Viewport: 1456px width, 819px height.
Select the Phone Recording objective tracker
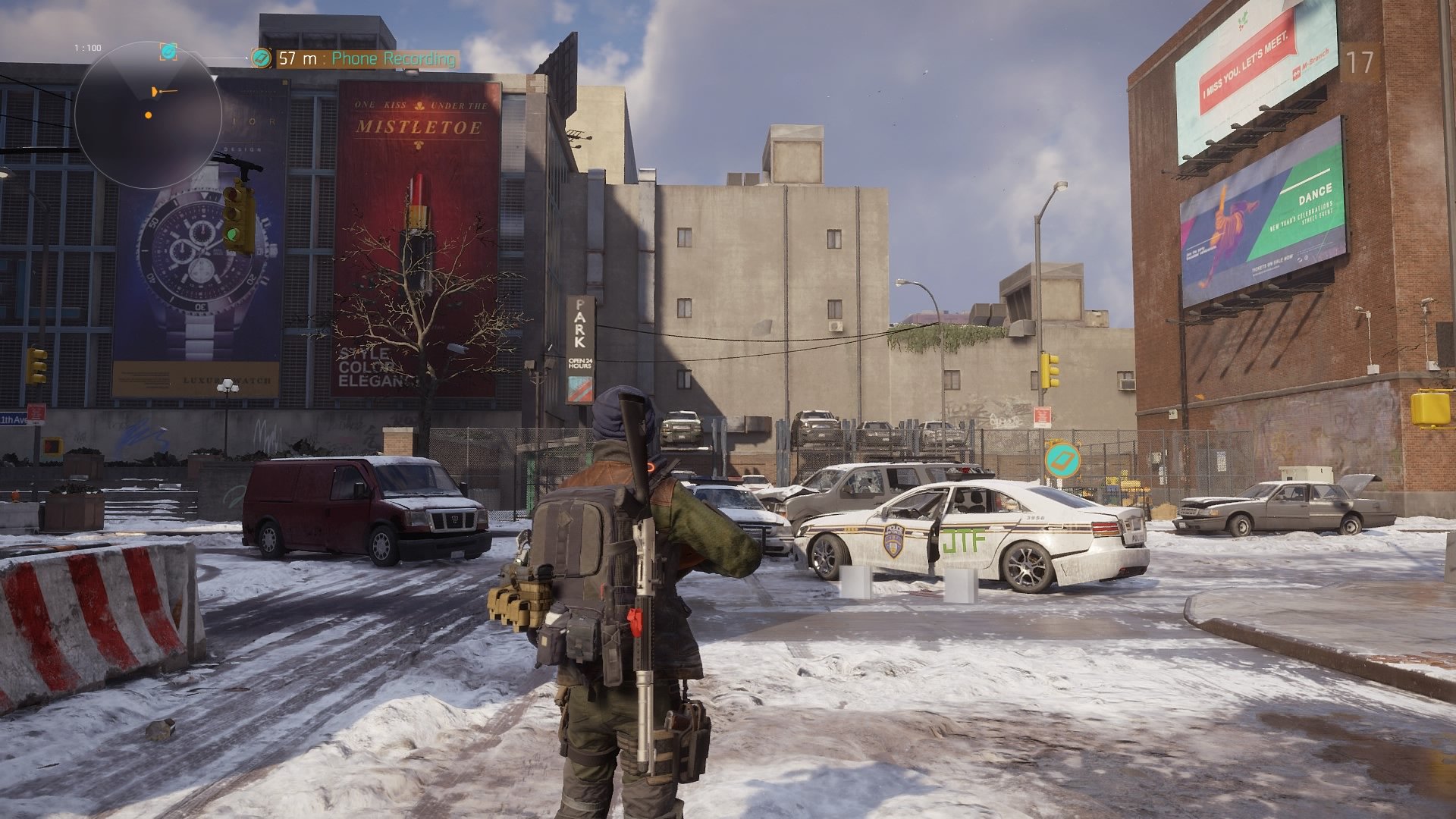[356, 58]
